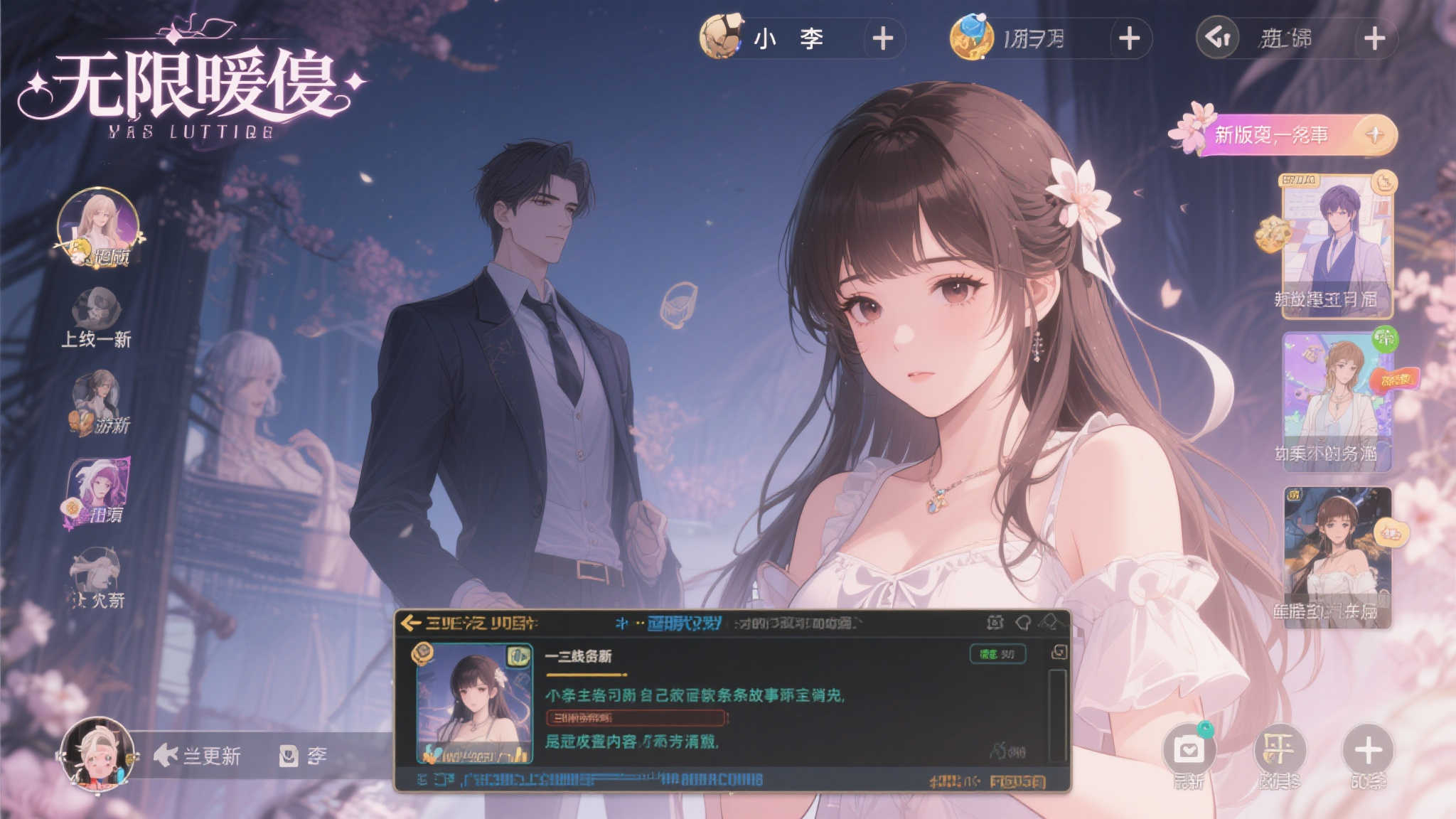Open the resource dropdown left of the 选缘 counter
The width and height of the screenshot is (1456, 819).
(1217, 39)
